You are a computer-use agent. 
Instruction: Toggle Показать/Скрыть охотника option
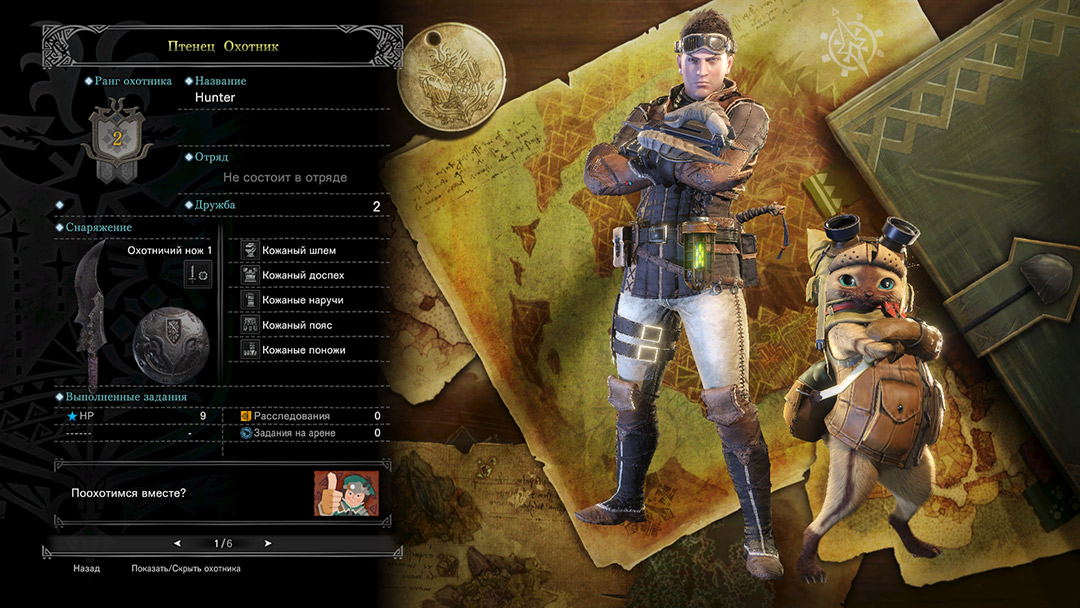(x=185, y=569)
